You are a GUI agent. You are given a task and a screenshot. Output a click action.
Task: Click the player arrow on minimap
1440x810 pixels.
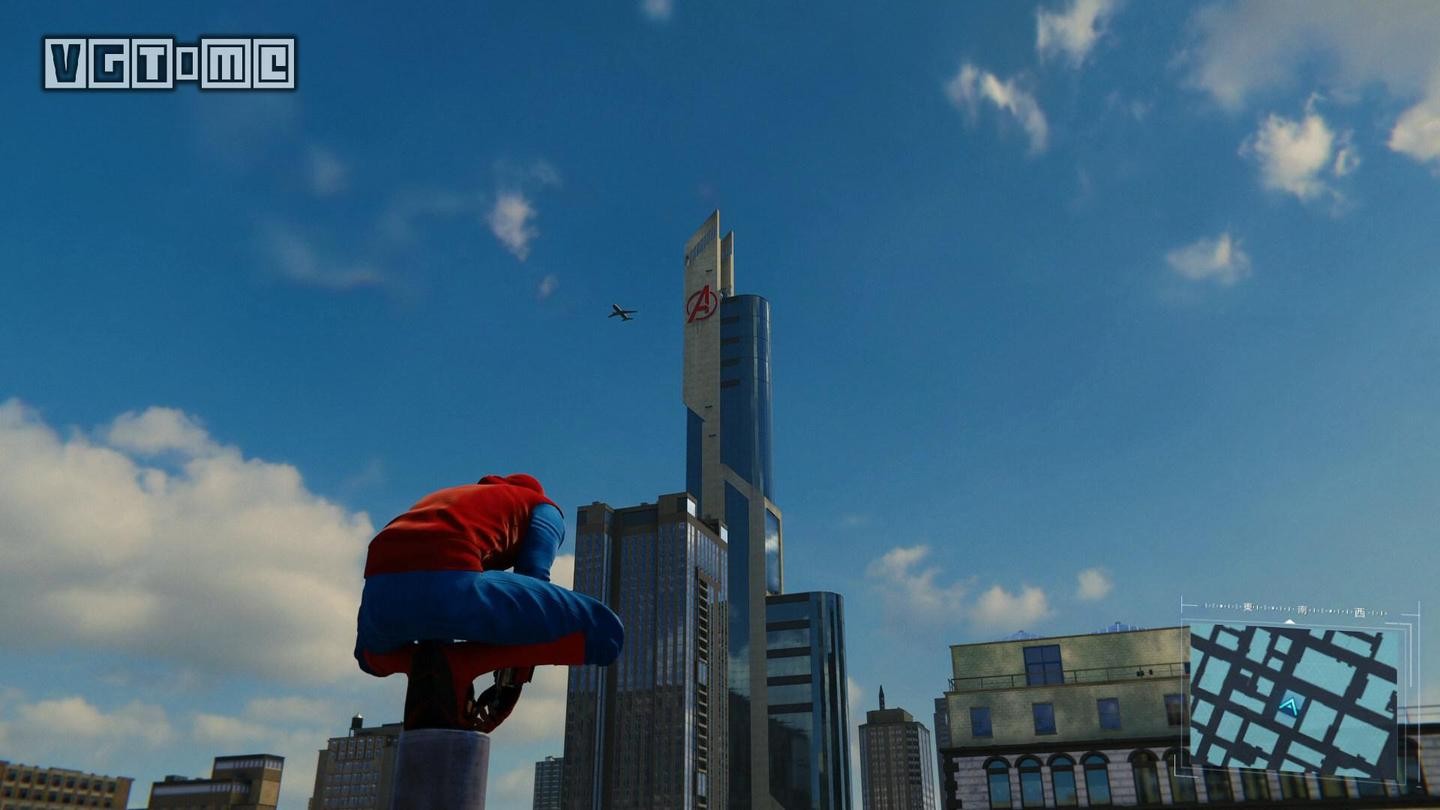click(x=1289, y=707)
